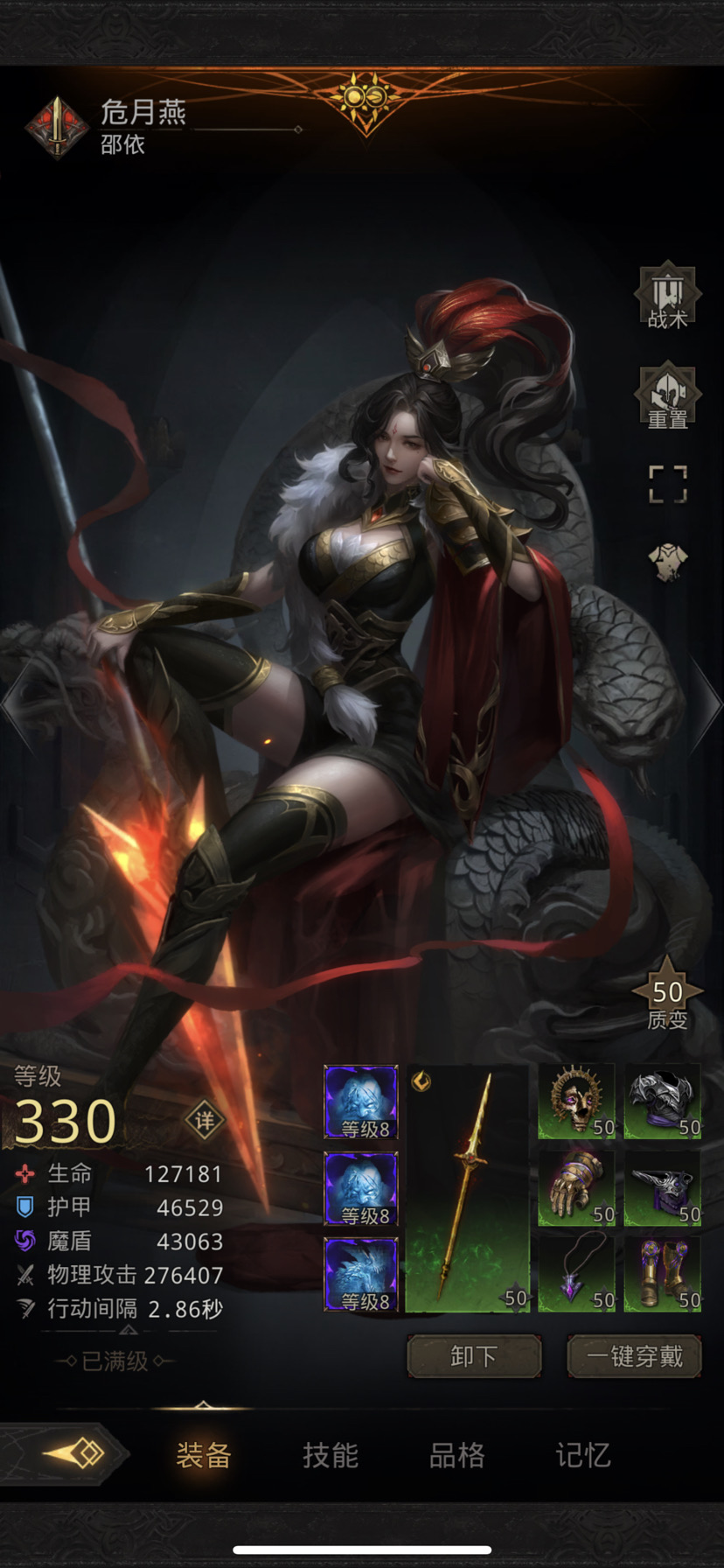Open the 质变 star badge
The image size is (724, 1568).
pos(667,999)
